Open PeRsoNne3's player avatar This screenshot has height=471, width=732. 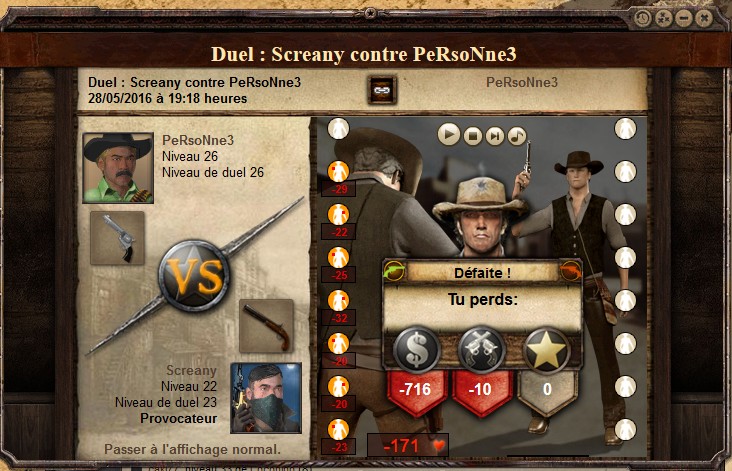coord(118,168)
